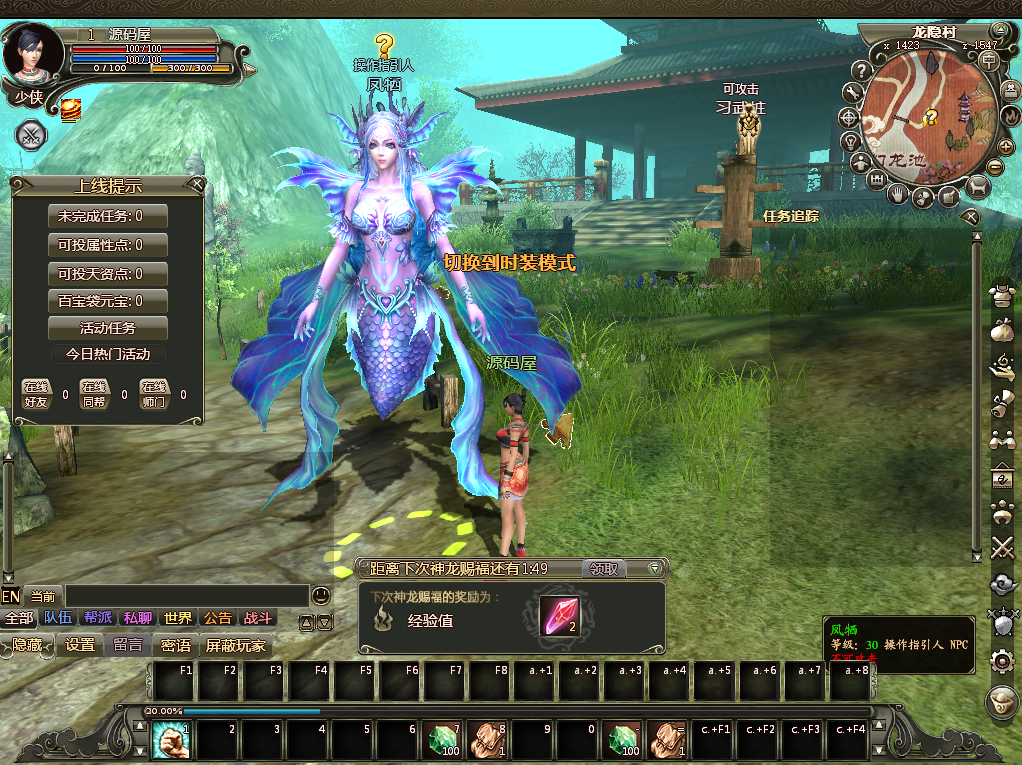The height and width of the screenshot is (765, 1022).
Task: Open the 未完成任务 unfinished quests entry
Action: pyautogui.click(x=108, y=216)
